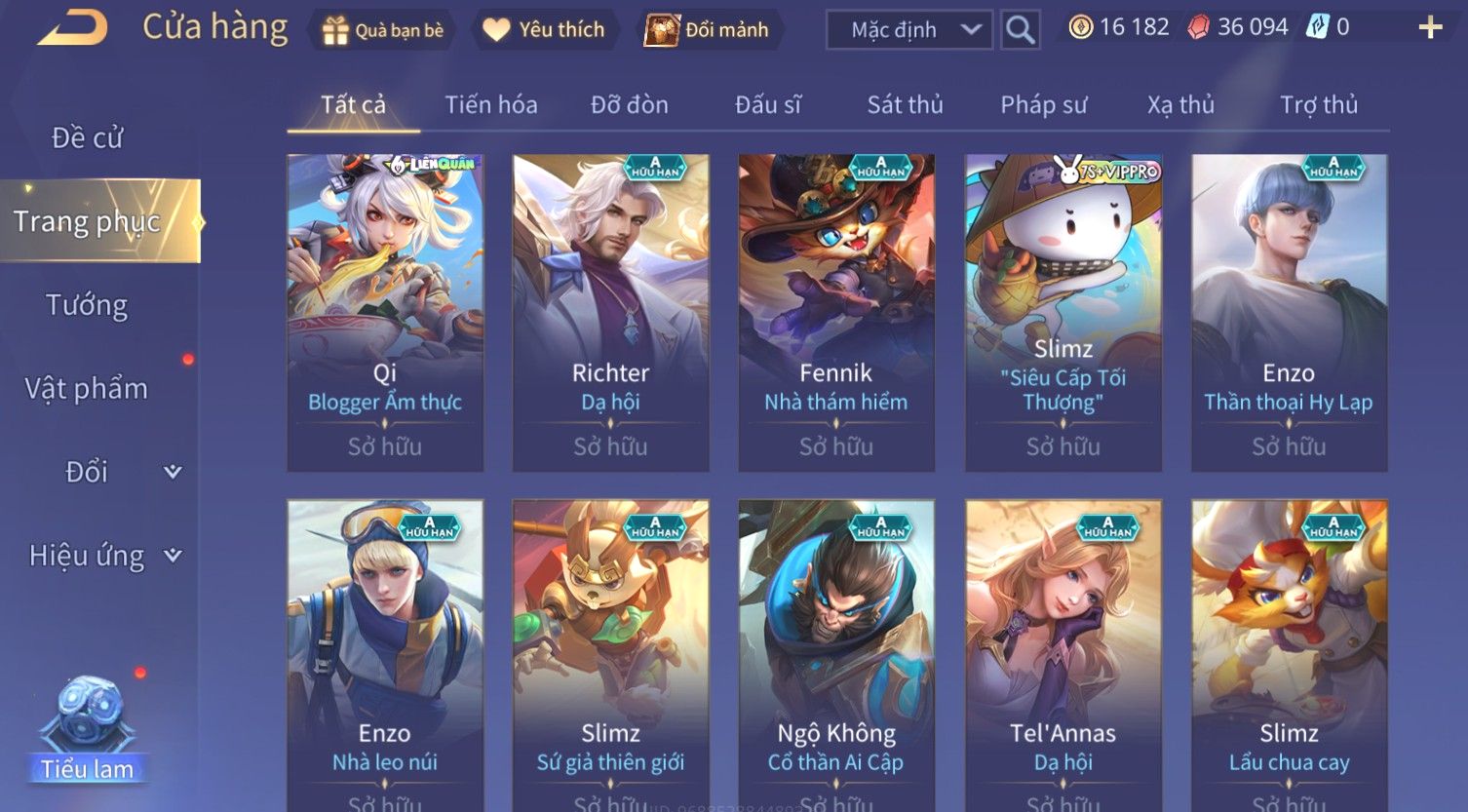Go to the Vật phẩm section
This screenshot has height=812, width=1468.
pyautogui.click(x=88, y=389)
